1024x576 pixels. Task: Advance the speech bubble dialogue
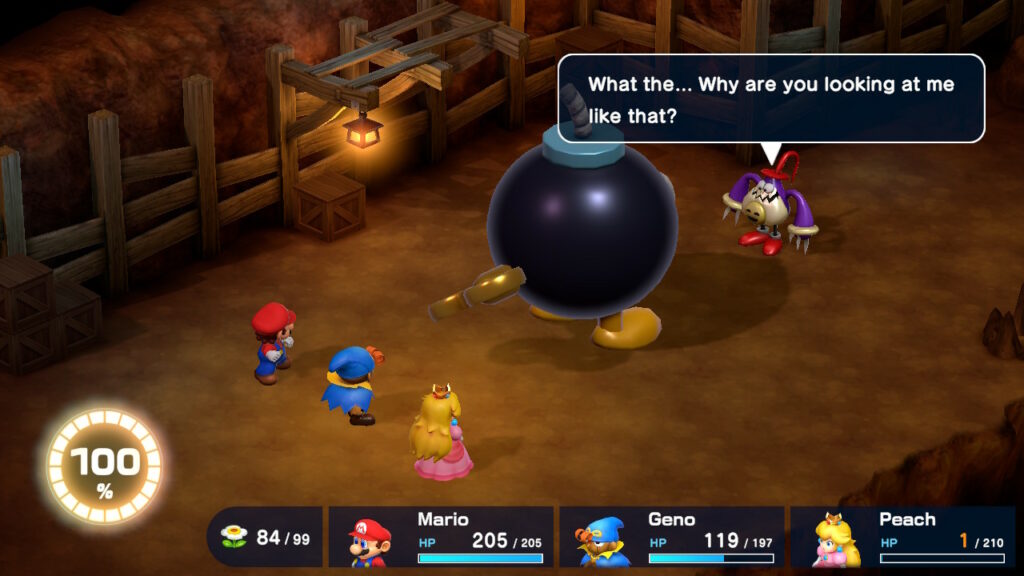(770, 99)
